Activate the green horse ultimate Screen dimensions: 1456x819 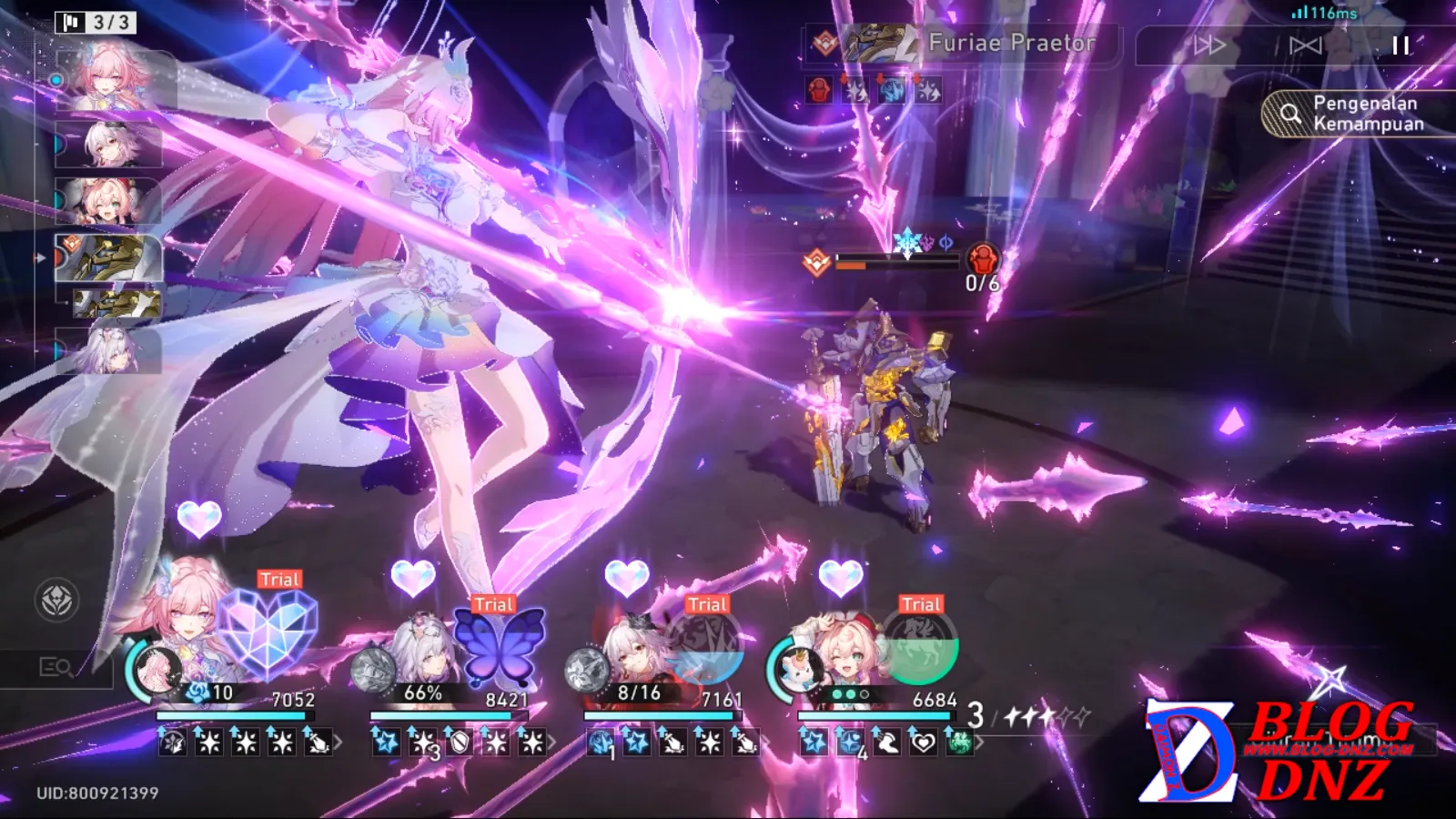pos(920,650)
